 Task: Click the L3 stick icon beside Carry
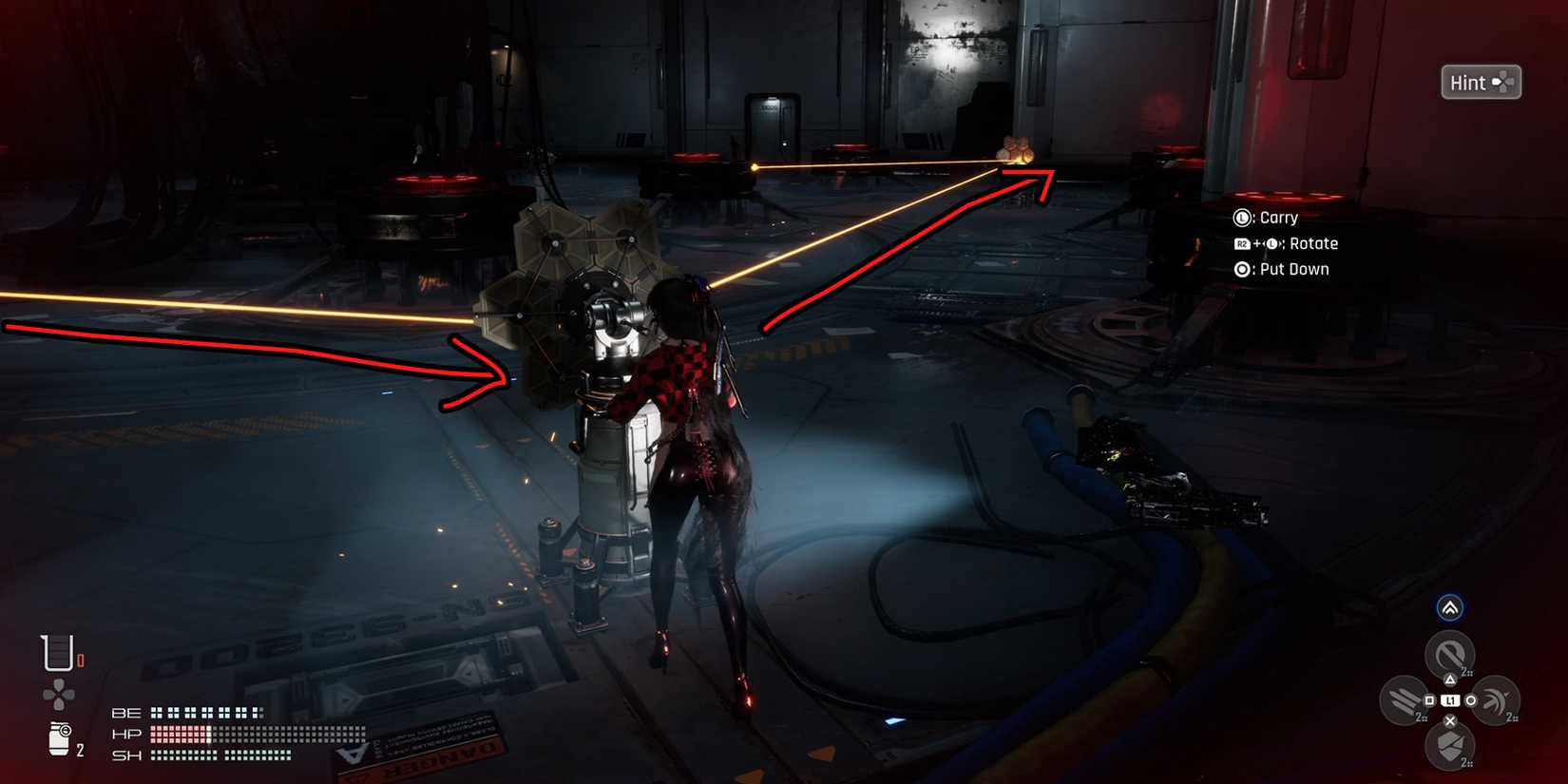[1242, 218]
